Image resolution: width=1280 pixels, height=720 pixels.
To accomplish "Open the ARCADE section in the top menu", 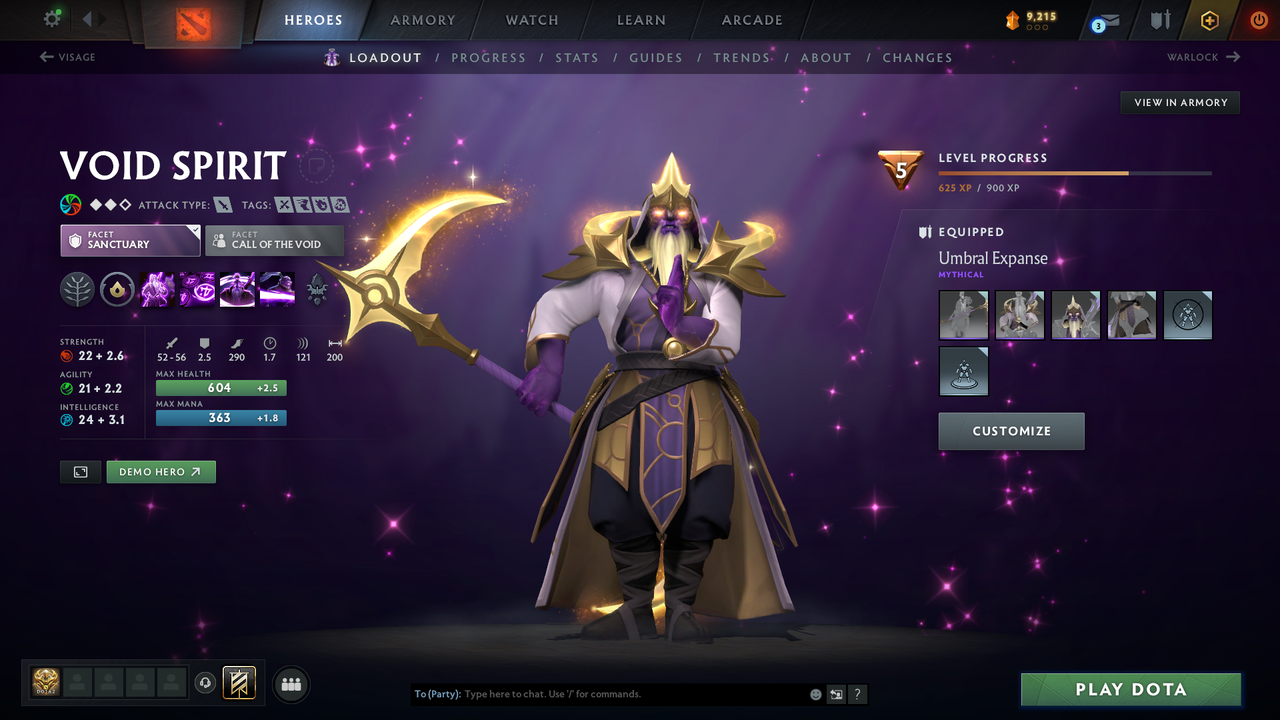I will [751, 20].
